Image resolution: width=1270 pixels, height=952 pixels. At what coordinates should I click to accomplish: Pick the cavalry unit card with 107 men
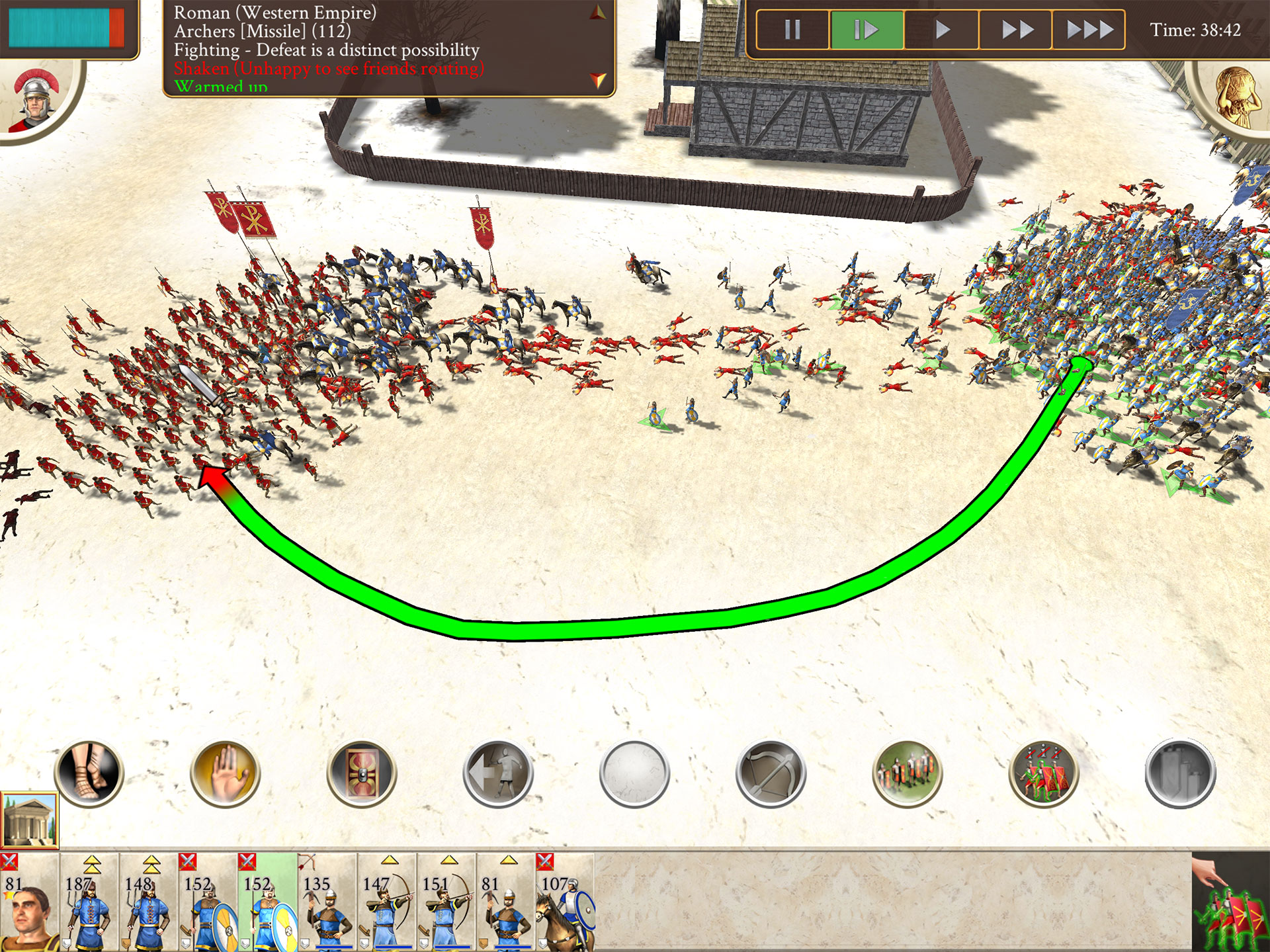pos(566,903)
